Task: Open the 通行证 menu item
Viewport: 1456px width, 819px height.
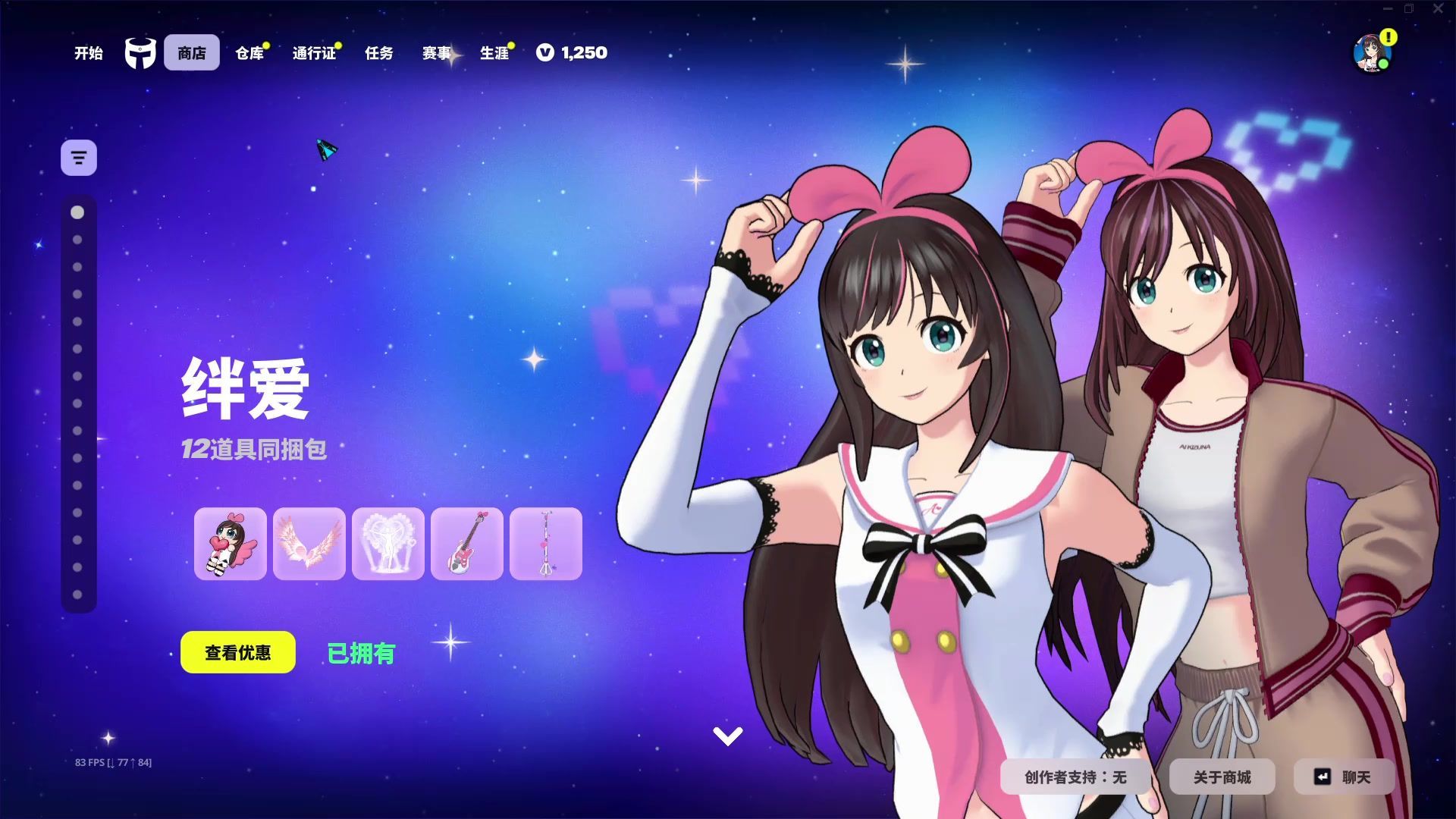Action: [313, 53]
